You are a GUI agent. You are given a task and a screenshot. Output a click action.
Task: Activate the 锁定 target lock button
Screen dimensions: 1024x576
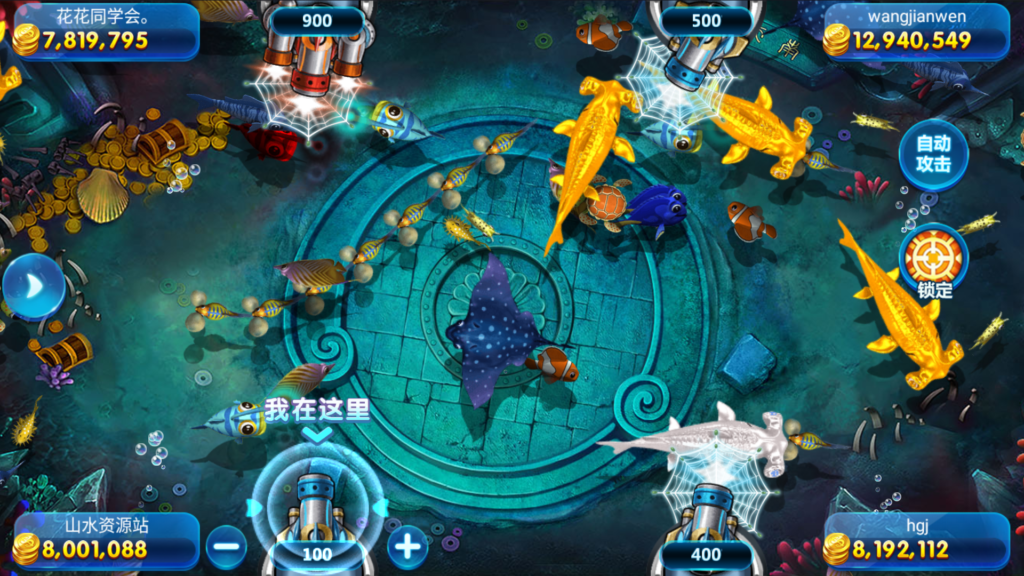point(933,259)
